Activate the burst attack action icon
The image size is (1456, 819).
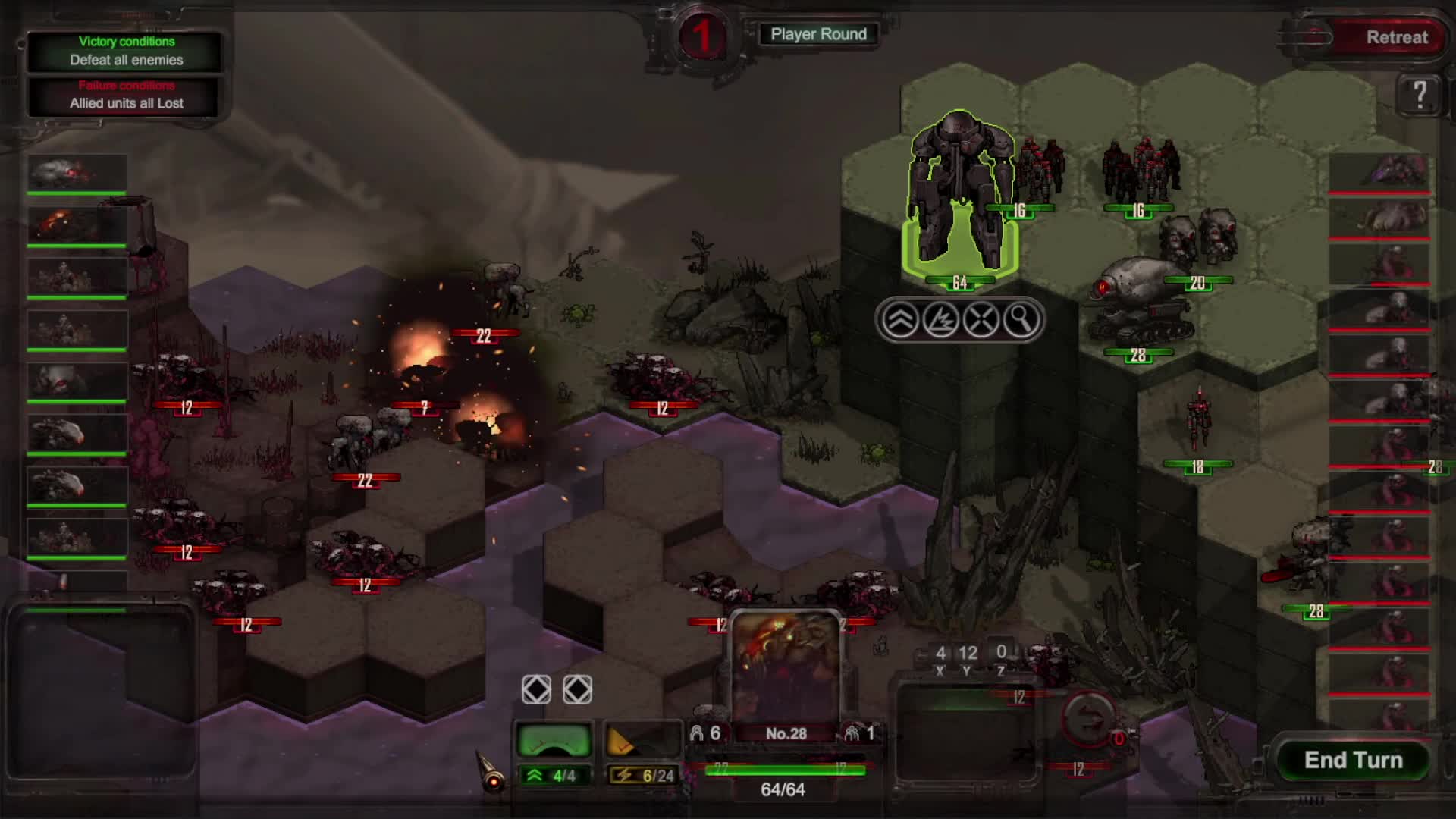click(x=940, y=320)
